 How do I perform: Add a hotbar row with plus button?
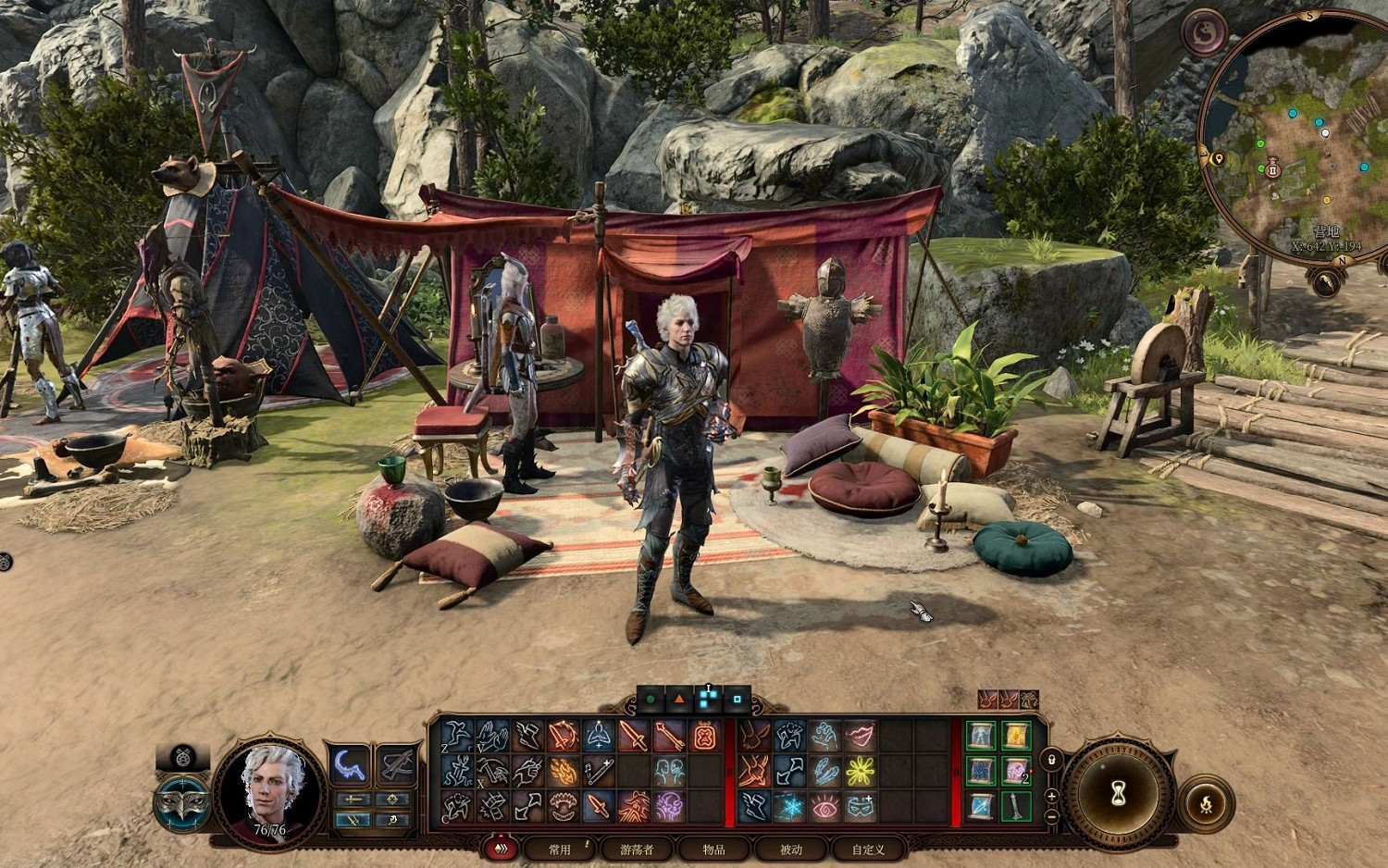tap(1052, 797)
